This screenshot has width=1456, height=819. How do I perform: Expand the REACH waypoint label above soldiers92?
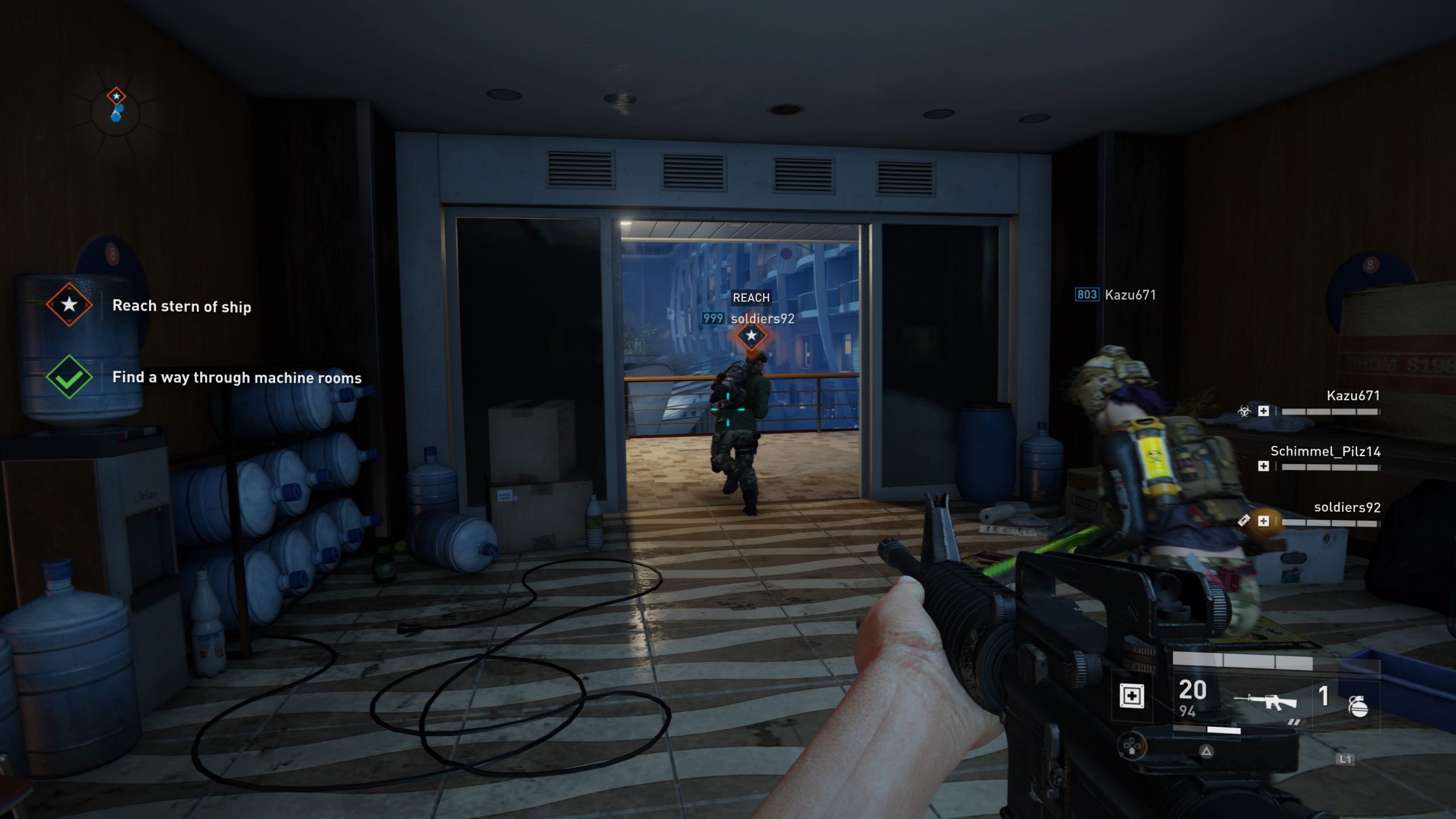(751, 297)
